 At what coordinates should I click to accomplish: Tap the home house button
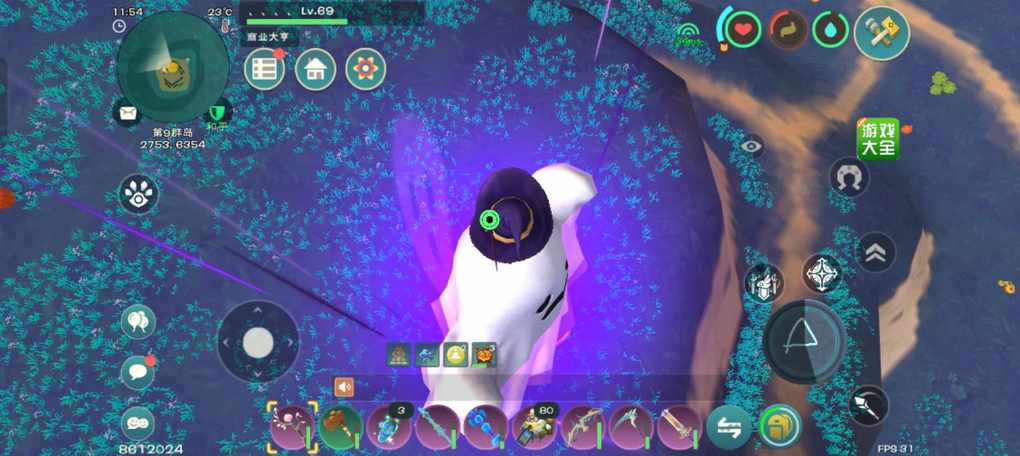(x=315, y=69)
